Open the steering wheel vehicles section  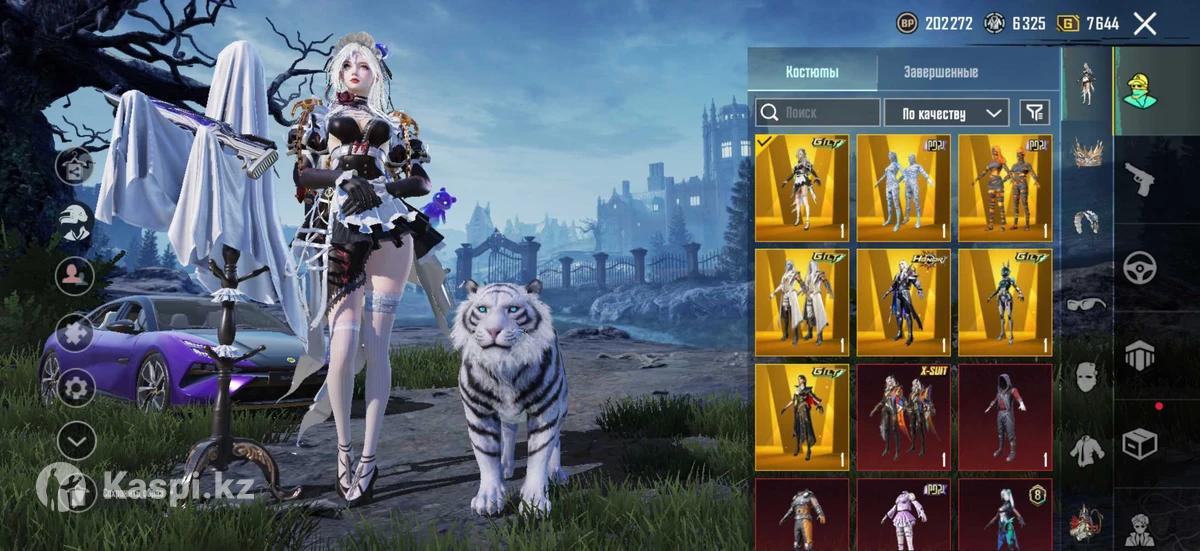tap(1139, 267)
